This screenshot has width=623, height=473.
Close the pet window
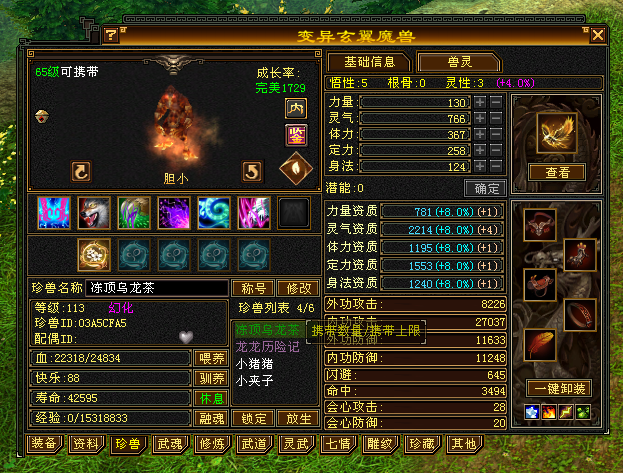(598, 35)
